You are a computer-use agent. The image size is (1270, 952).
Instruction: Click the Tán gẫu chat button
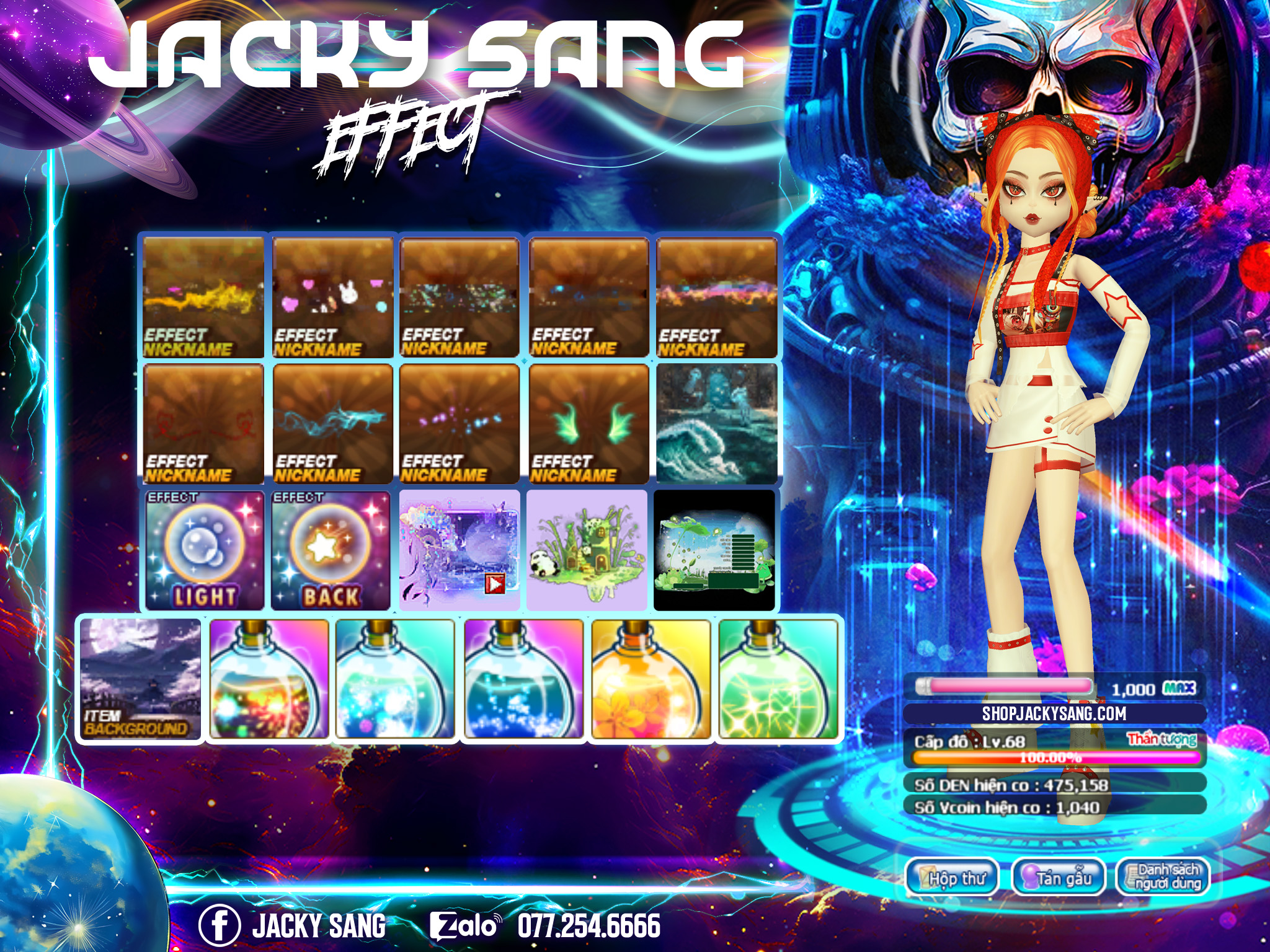[1059, 877]
